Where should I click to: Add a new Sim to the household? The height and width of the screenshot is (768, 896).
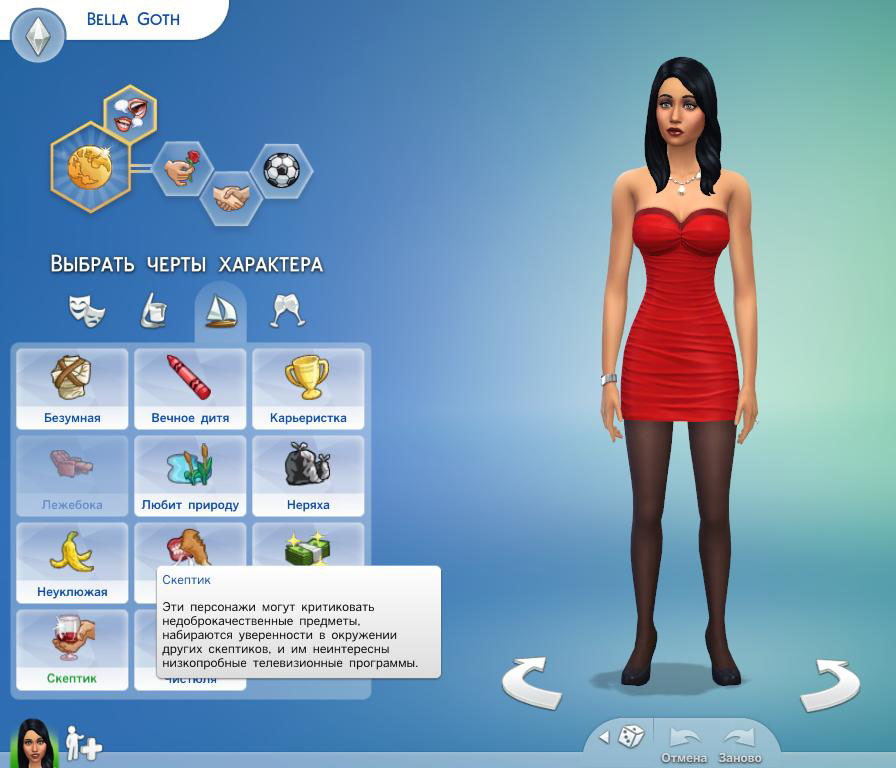[x=84, y=743]
